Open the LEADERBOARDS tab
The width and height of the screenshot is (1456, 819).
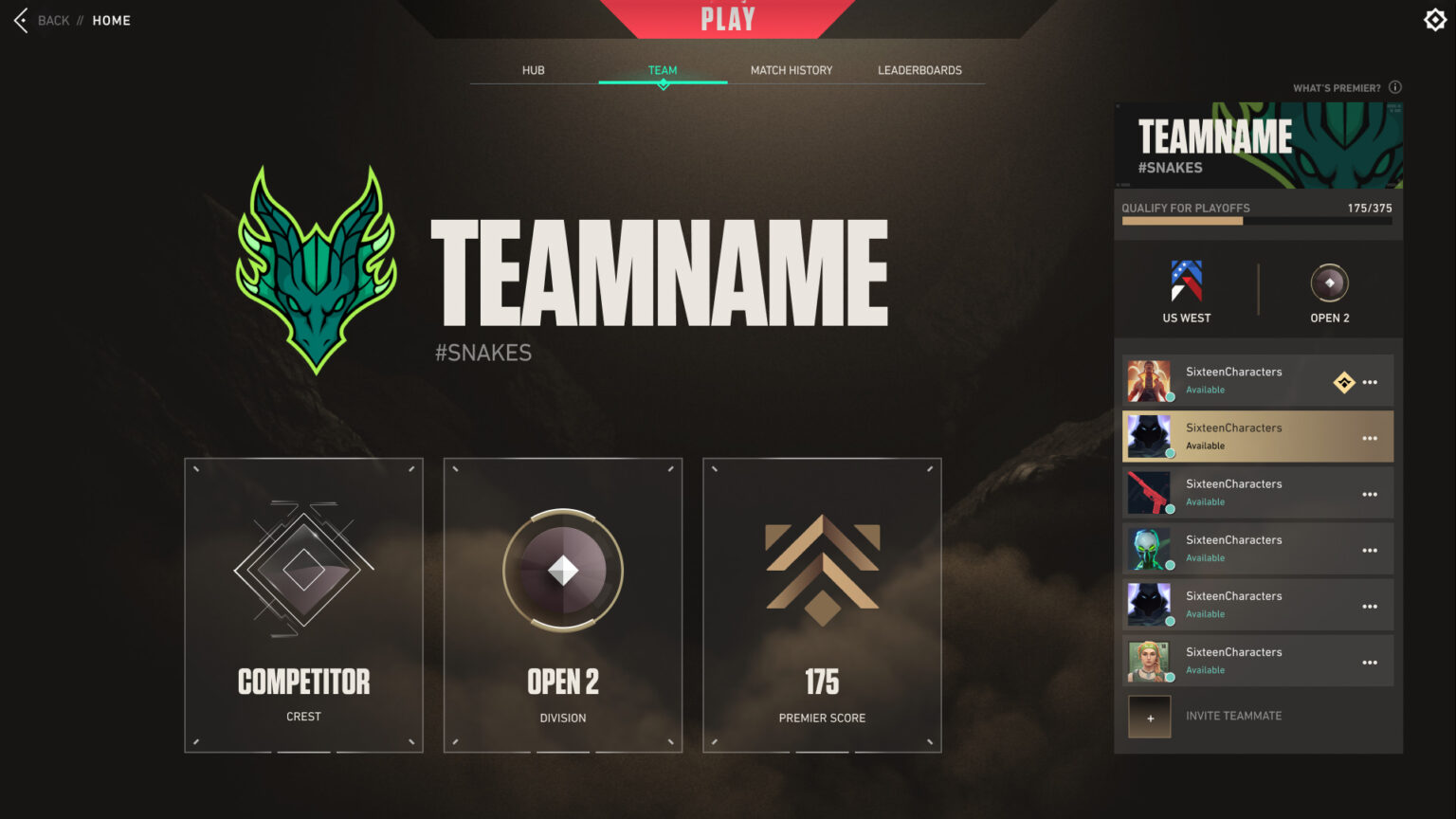pos(919,69)
